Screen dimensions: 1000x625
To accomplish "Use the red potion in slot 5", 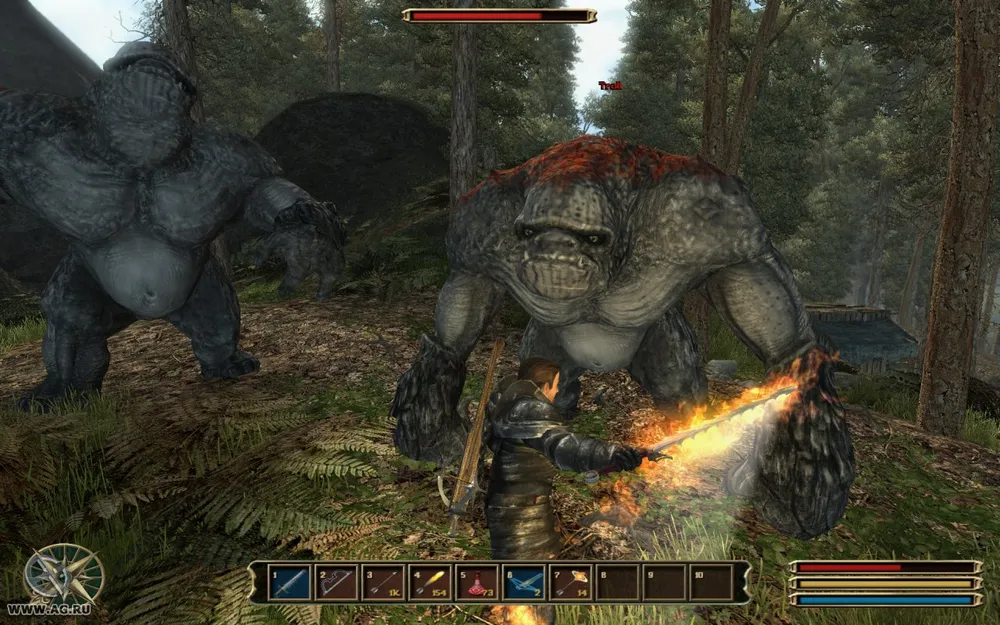I will click(x=477, y=583).
